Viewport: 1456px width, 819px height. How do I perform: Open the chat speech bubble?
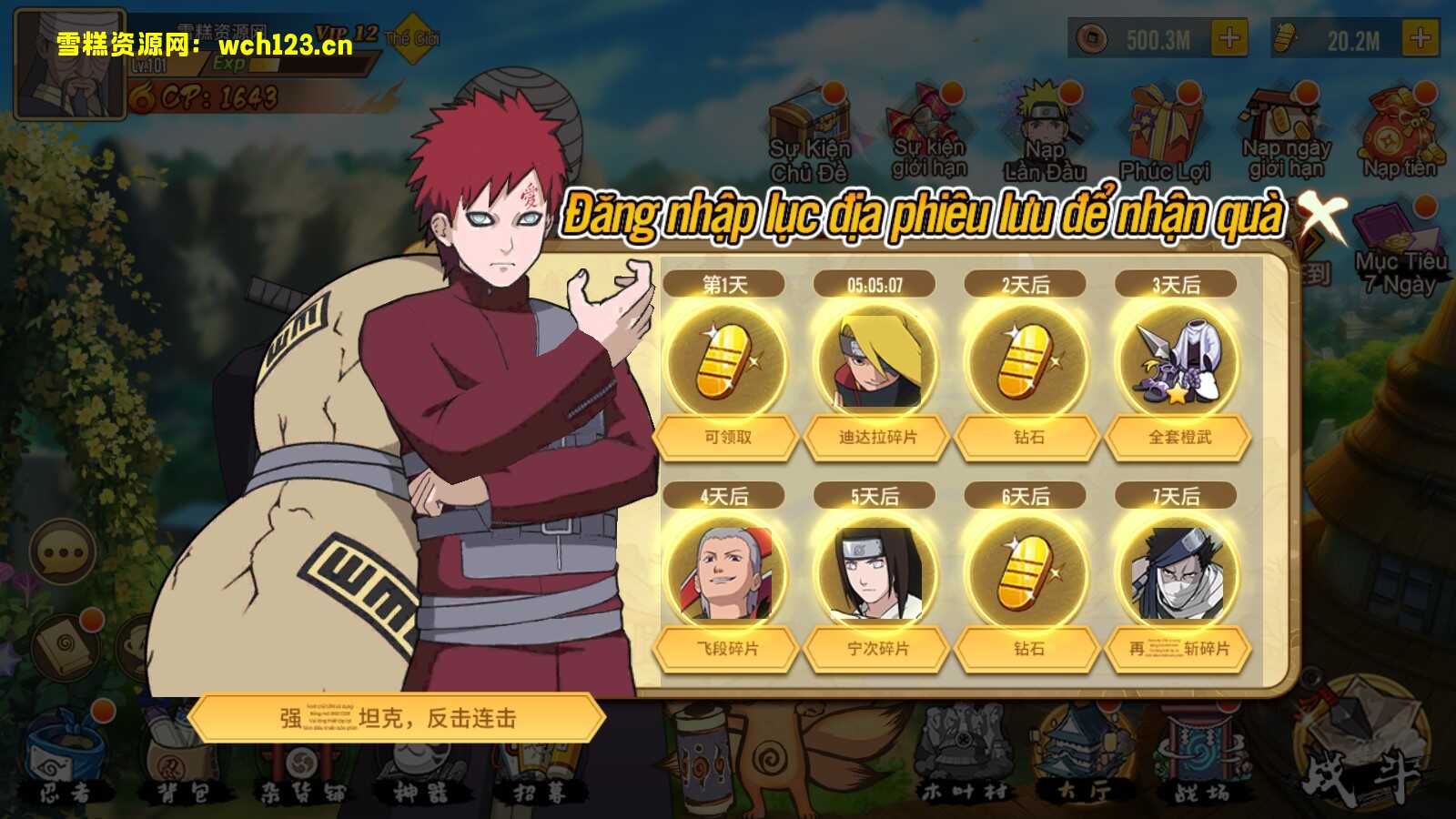tap(63, 552)
